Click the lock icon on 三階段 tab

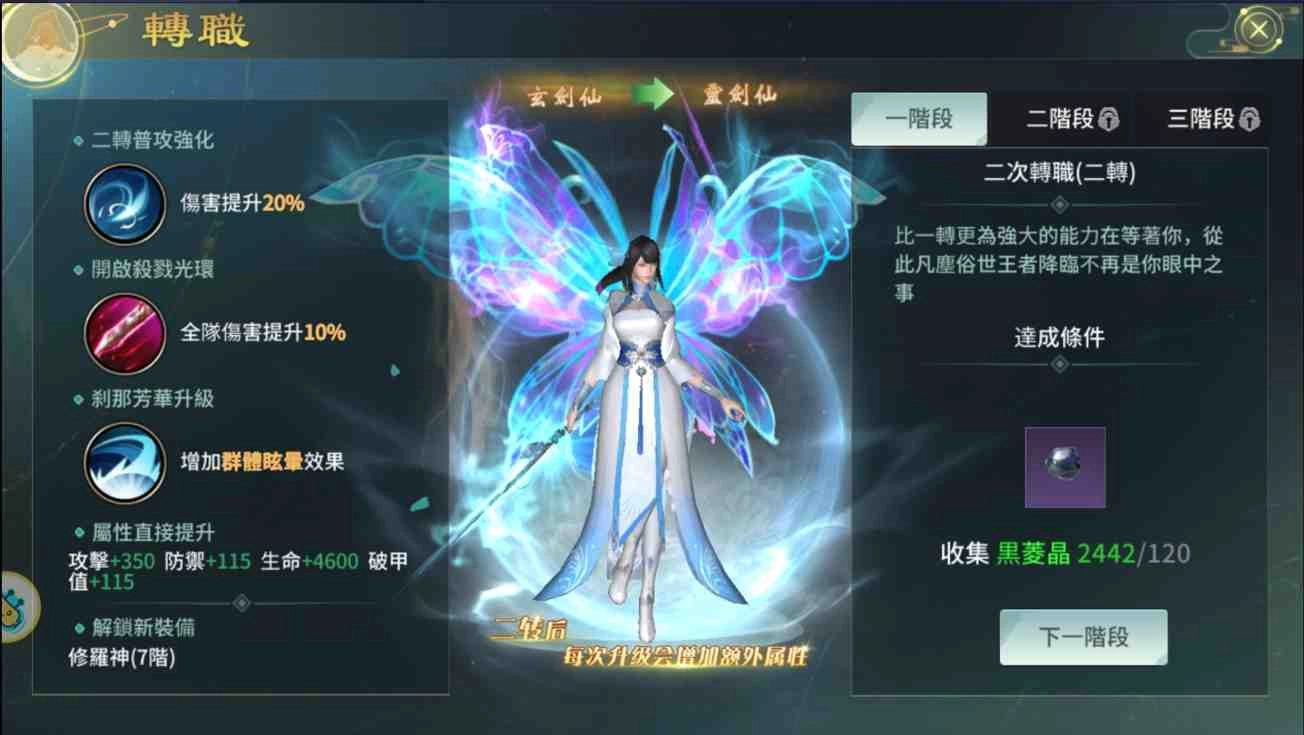click(x=1250, y=118)
